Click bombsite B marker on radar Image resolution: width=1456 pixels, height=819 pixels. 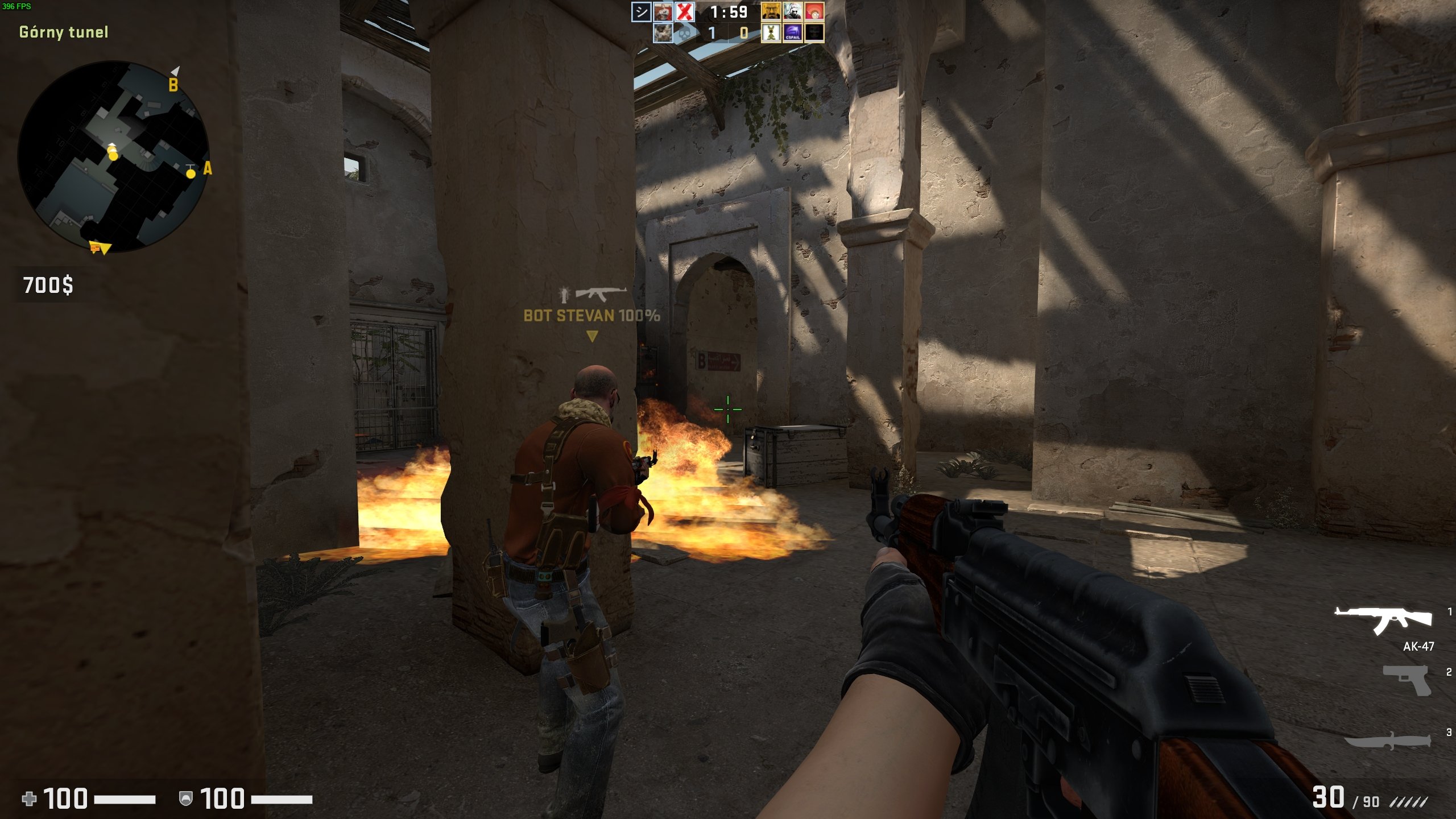point(173,85)
